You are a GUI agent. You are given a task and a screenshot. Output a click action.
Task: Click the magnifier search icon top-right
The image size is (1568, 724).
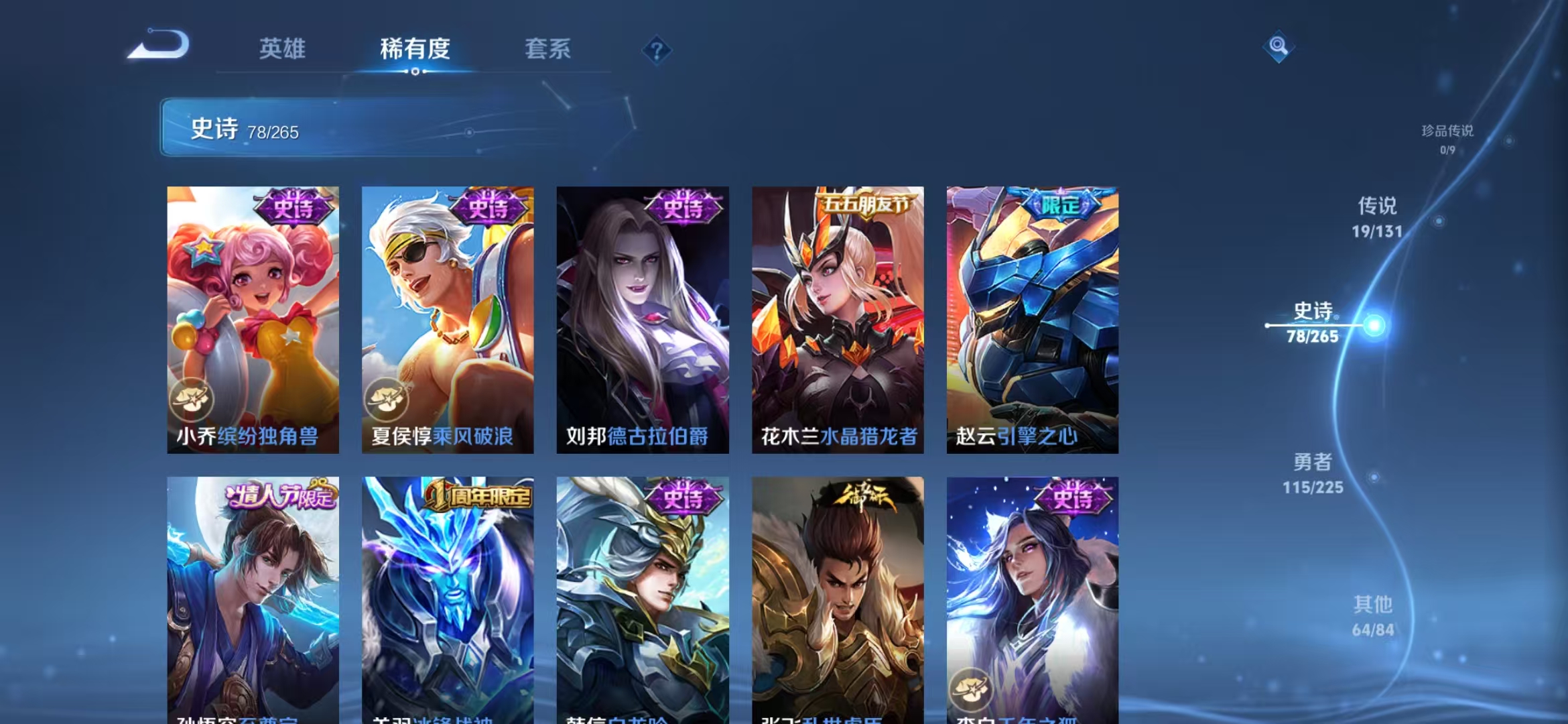pyautogui.click(x=1279, y=46)
